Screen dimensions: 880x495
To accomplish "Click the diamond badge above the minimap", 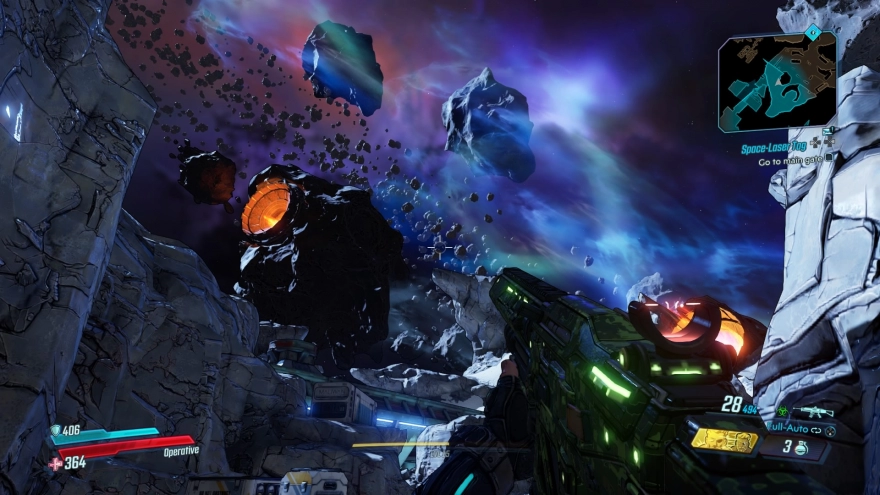I will pyautogui.click(x=812, y=31).
